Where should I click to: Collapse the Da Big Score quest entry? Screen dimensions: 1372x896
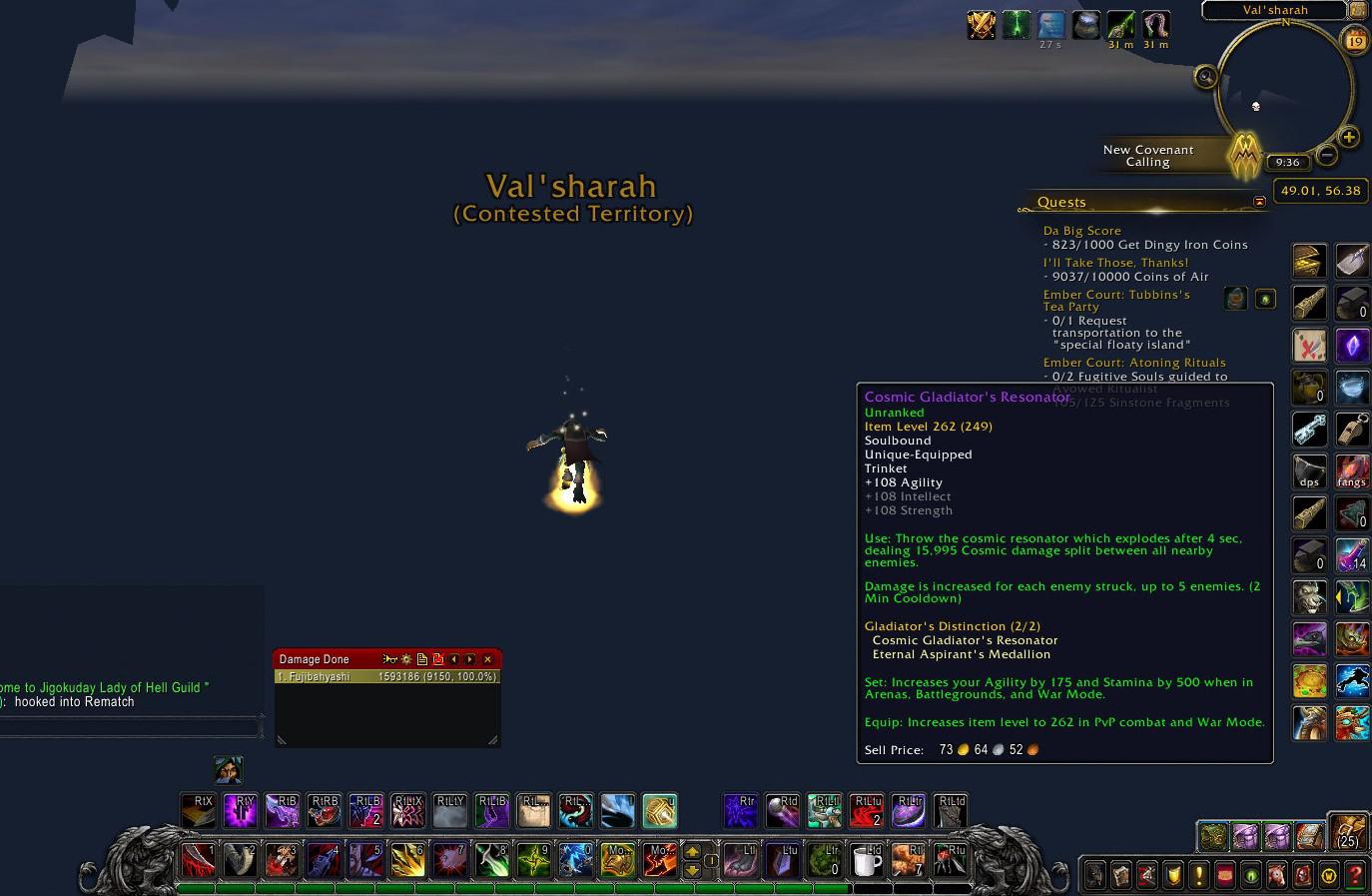(1081, 230)
